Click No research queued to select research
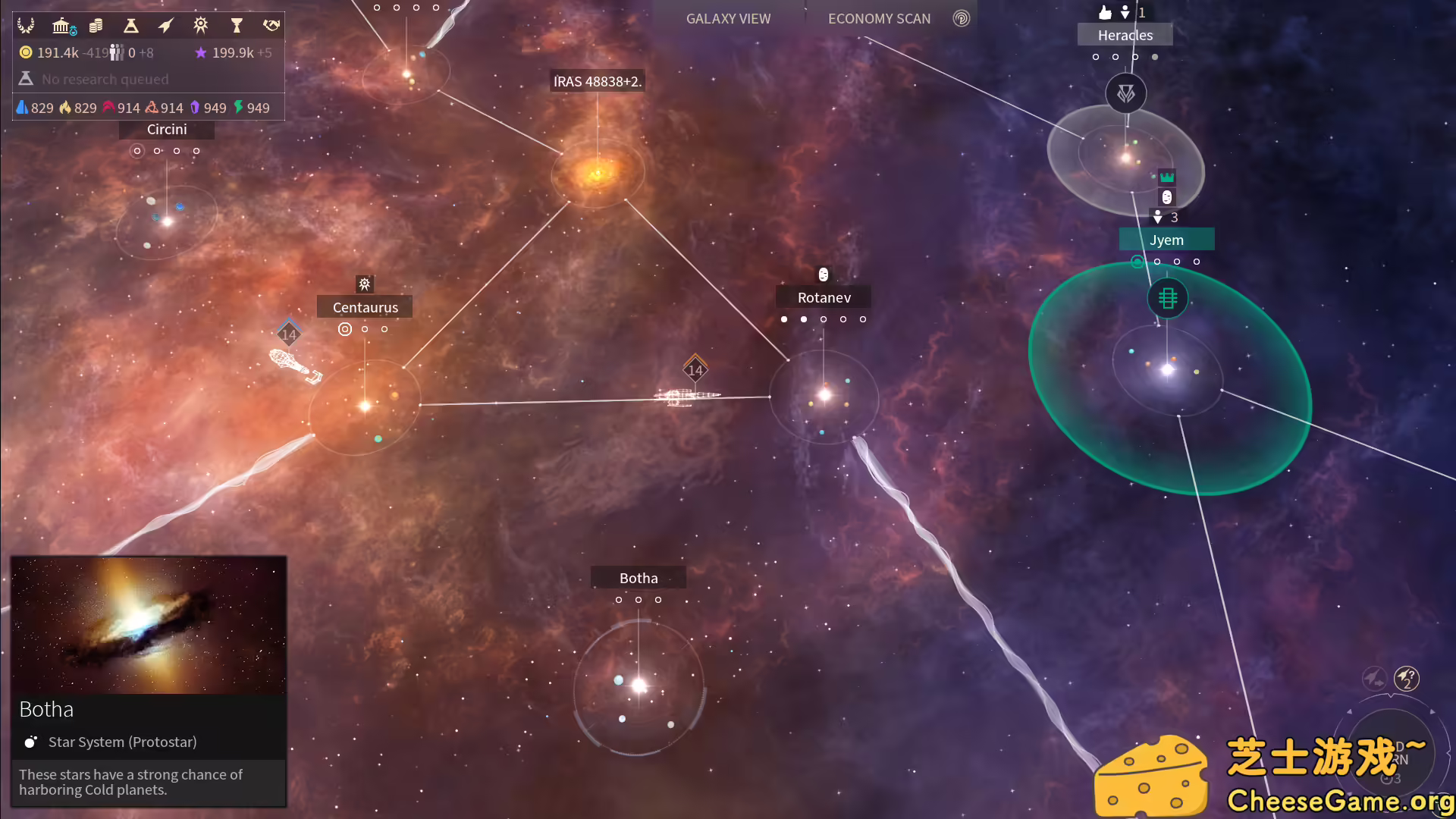1456x819 pixels. coord(105,79)
